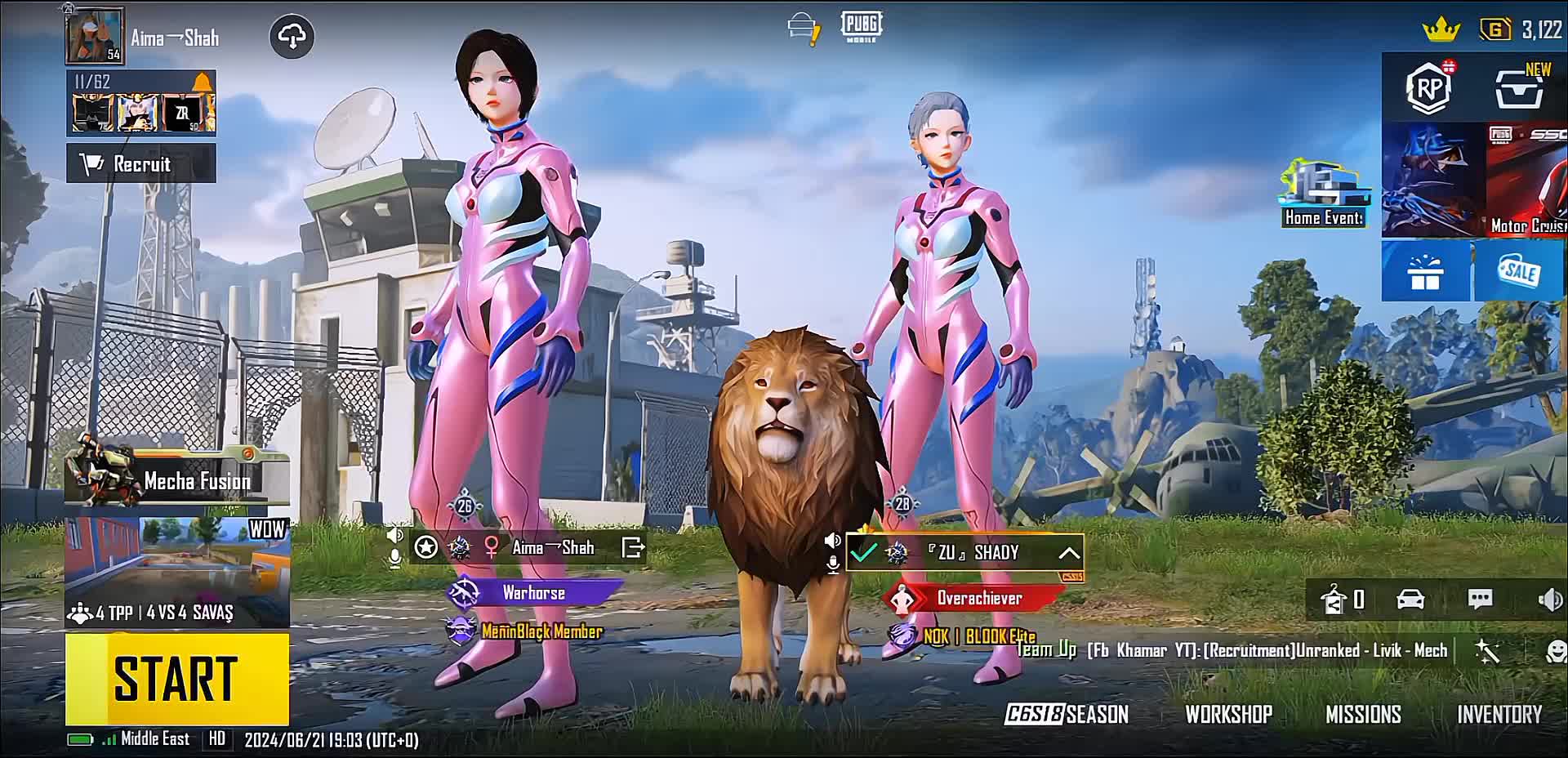Viewport: 1568px width, 758px height.
Task: Select the Mecha Fusion mode banner
Action: (178, 480)
